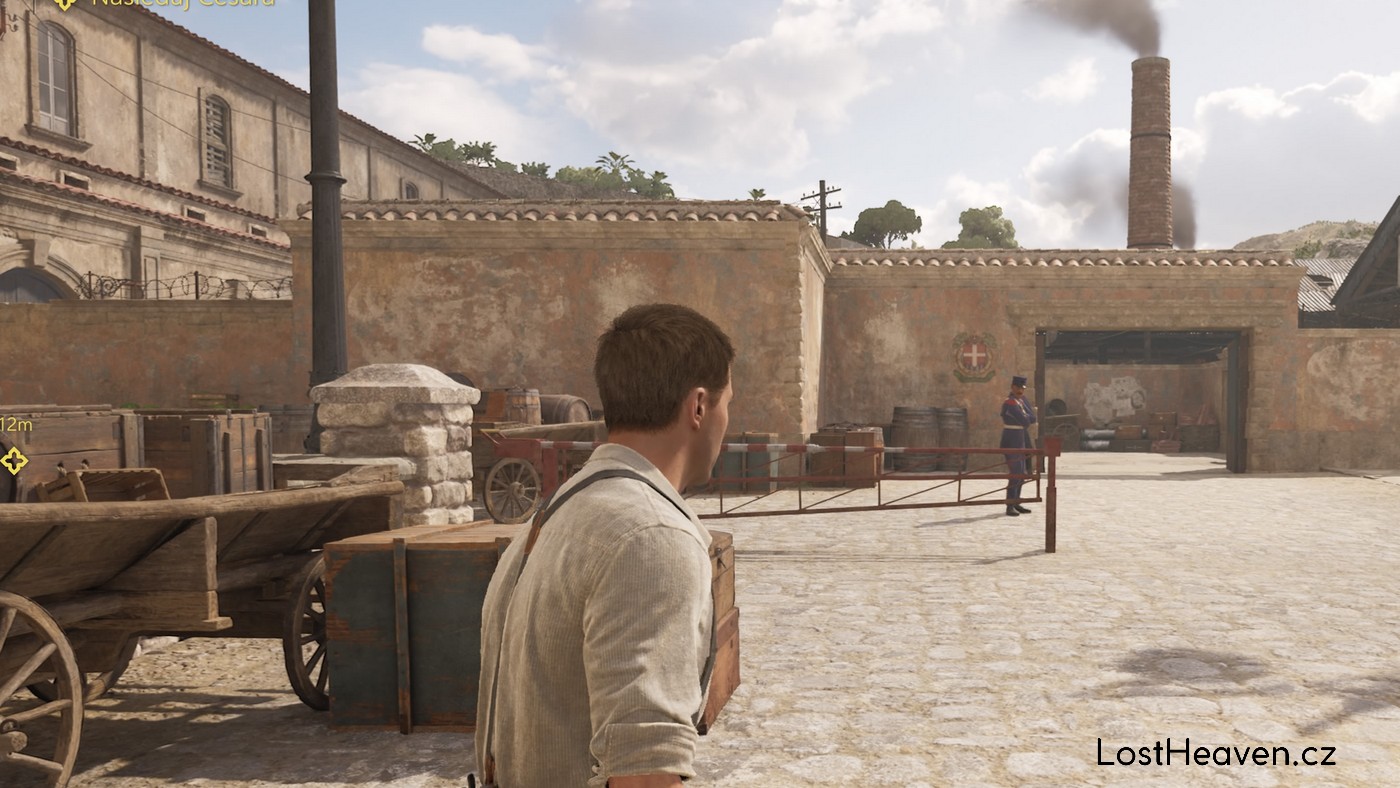Select the yellow objective waypoint marker

tap(14, 460)
